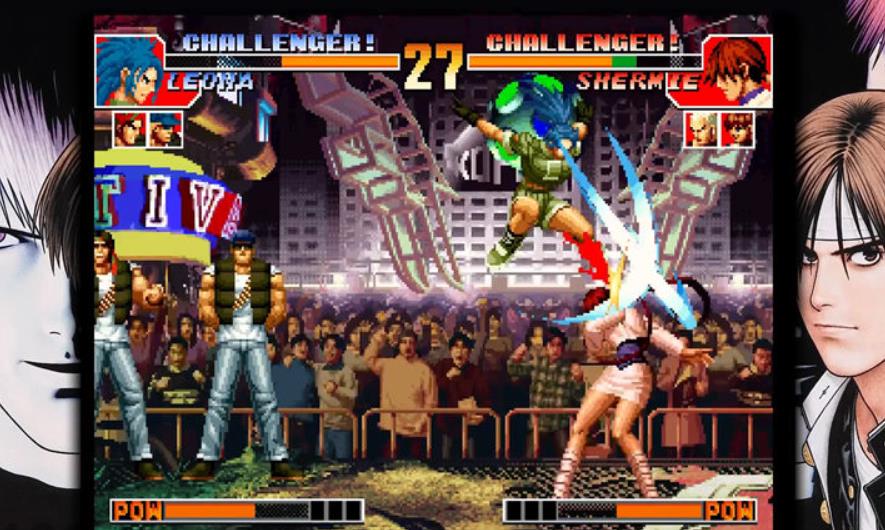Pick the white-haired teammate icon under Shermie
885x530 pixels.
tap(702, 129)
